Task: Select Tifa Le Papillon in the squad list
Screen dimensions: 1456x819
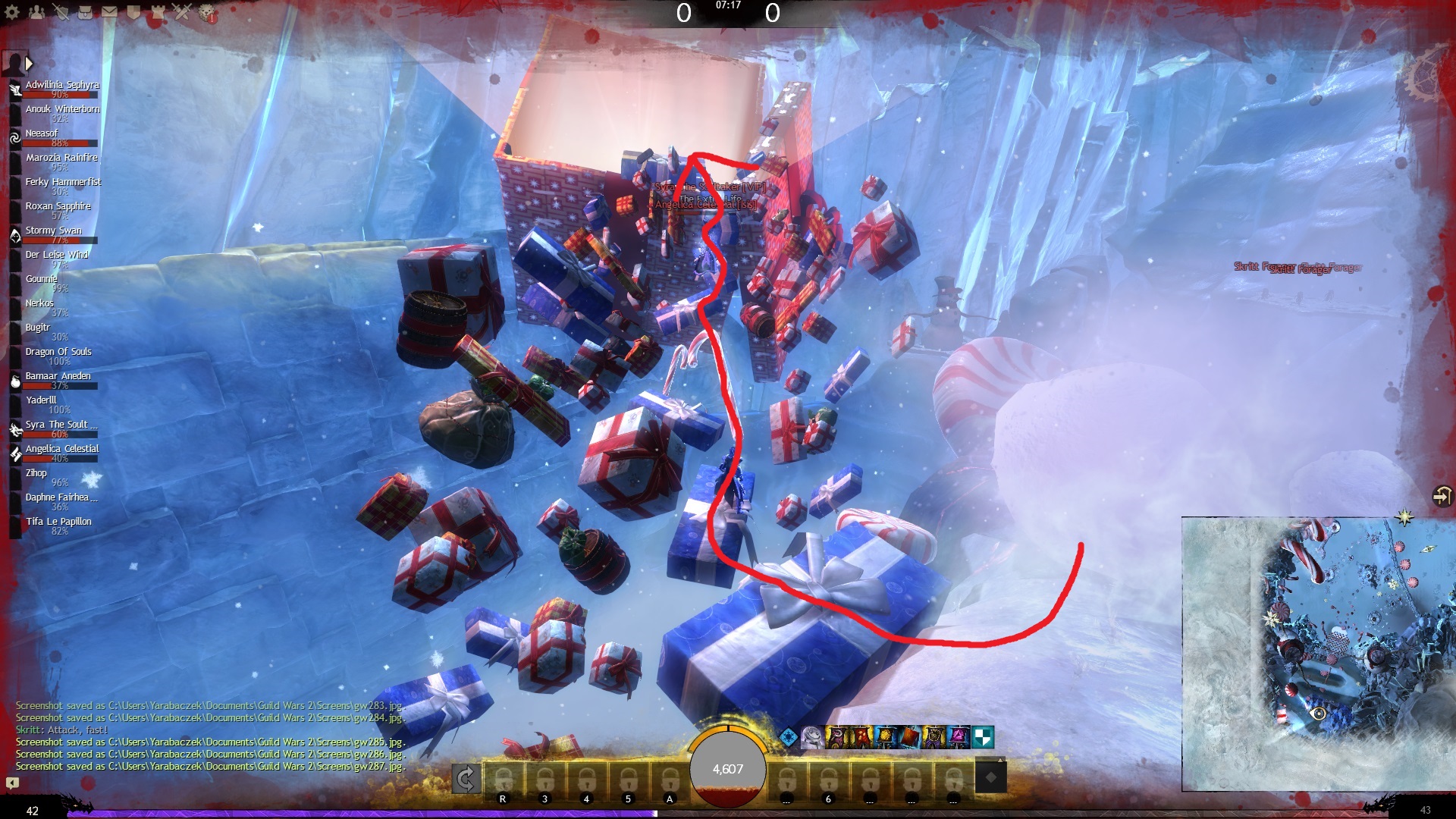Action: click(58, 522)
